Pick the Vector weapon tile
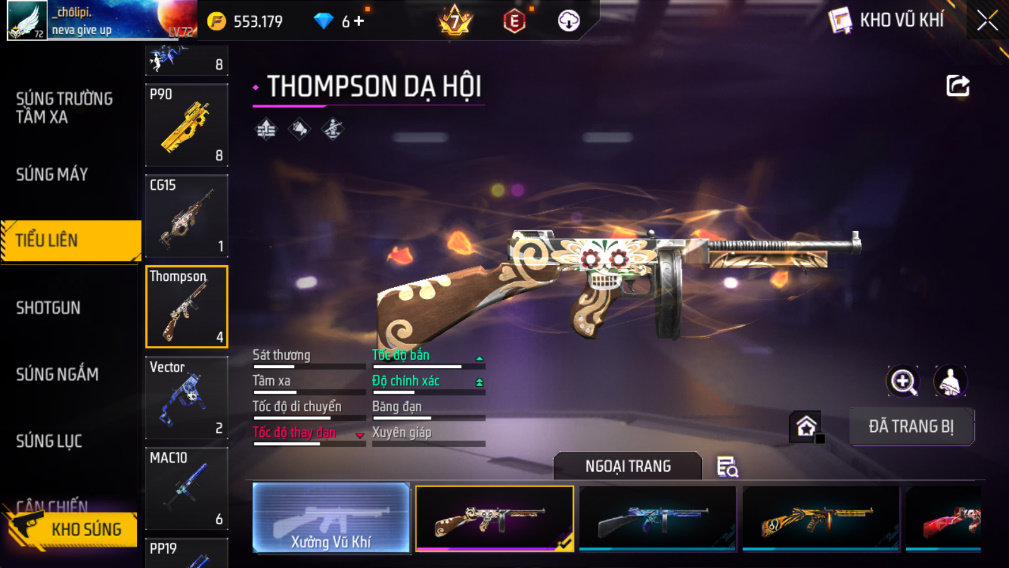This screenshot has width=1009, height=568. pos(186,398)
